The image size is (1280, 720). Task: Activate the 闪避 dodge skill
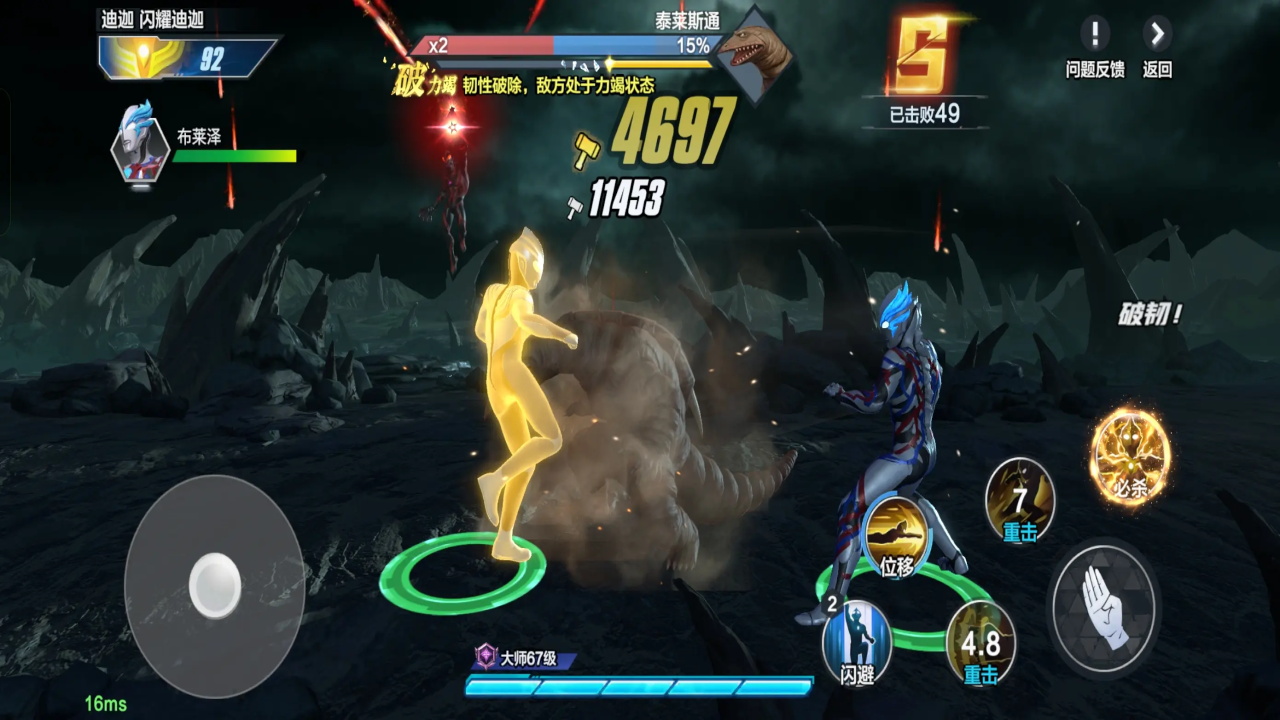click(x=857, y=641)
